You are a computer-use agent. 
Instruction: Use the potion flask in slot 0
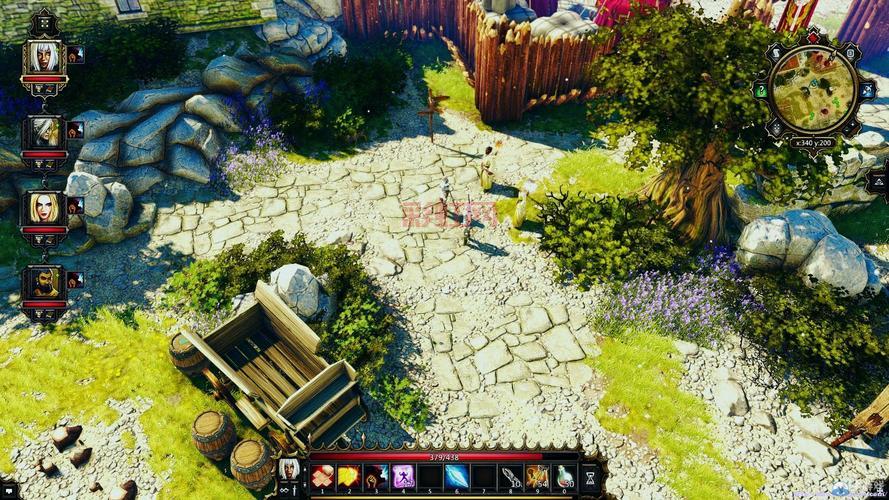[x=564, y=477]
